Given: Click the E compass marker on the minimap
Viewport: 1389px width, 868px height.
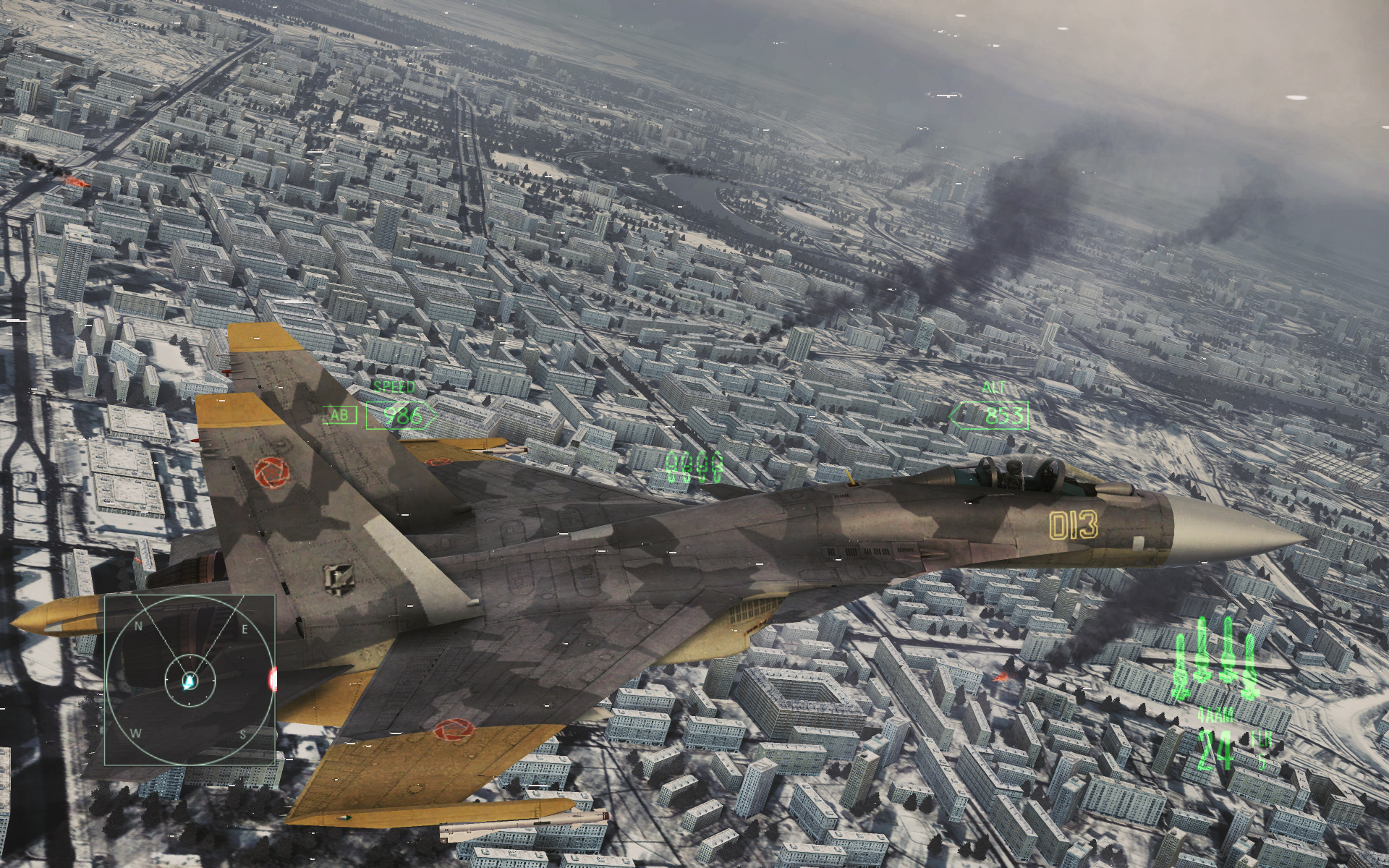Looking at the screenshot, I should click(245, 629).
